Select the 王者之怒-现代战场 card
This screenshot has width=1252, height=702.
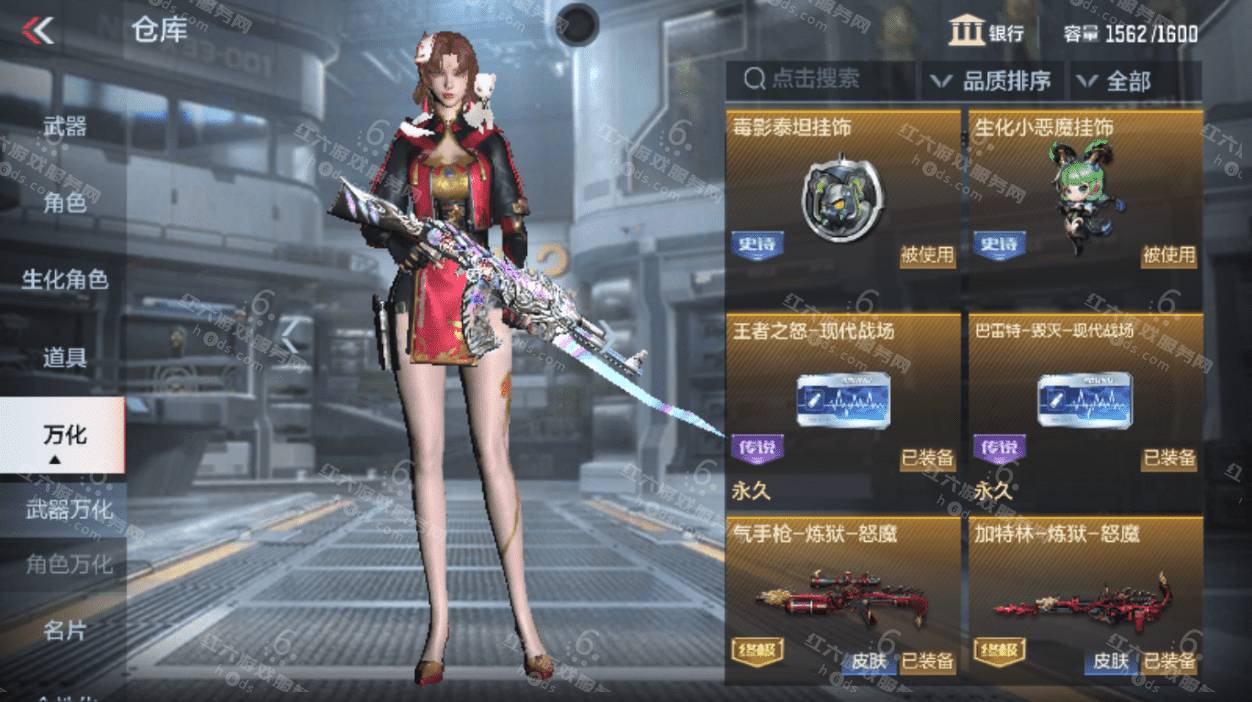[842, 400]
